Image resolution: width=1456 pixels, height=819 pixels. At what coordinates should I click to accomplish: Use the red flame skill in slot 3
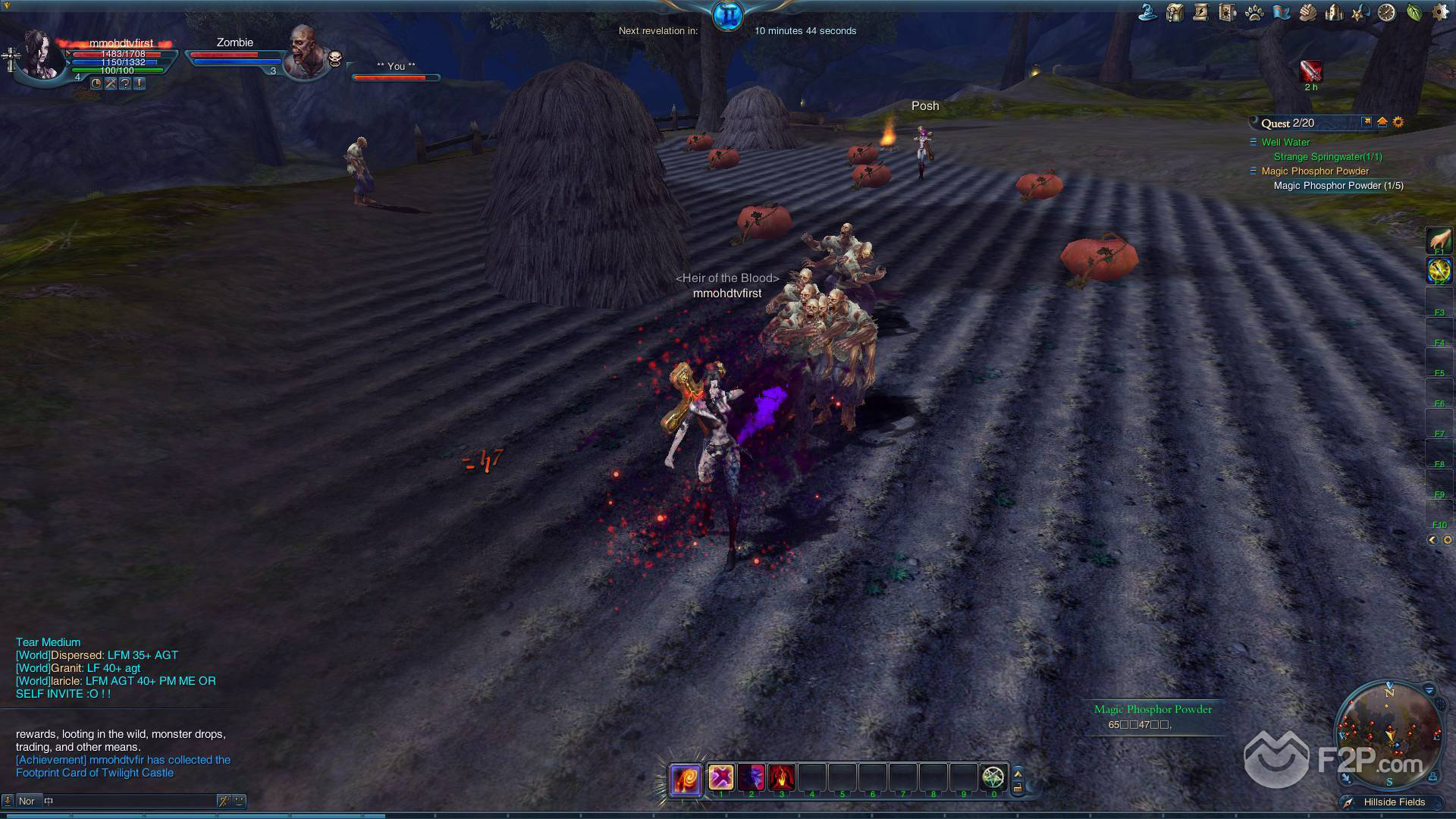[x=781, y=777]
